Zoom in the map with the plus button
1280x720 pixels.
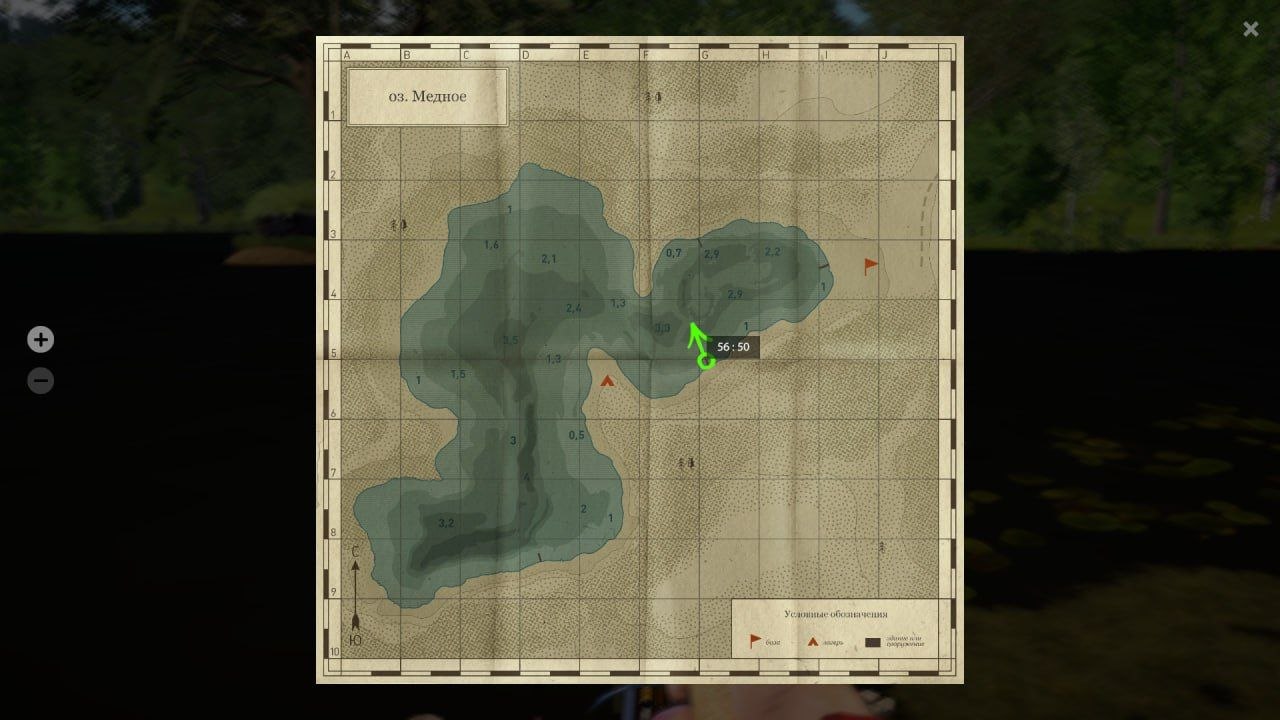click(40, 340)
